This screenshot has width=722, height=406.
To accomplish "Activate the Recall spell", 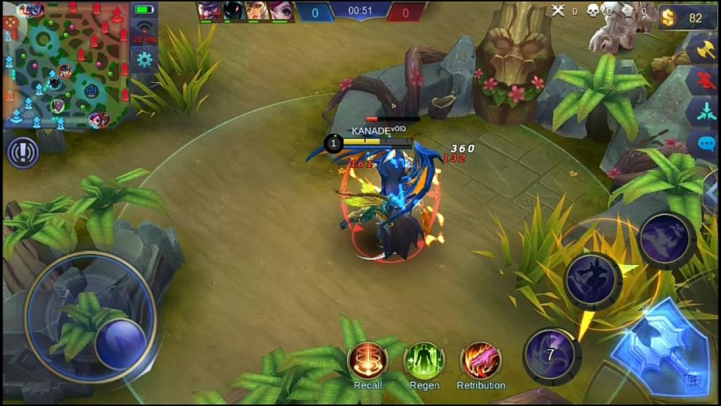I will [367, 361].
